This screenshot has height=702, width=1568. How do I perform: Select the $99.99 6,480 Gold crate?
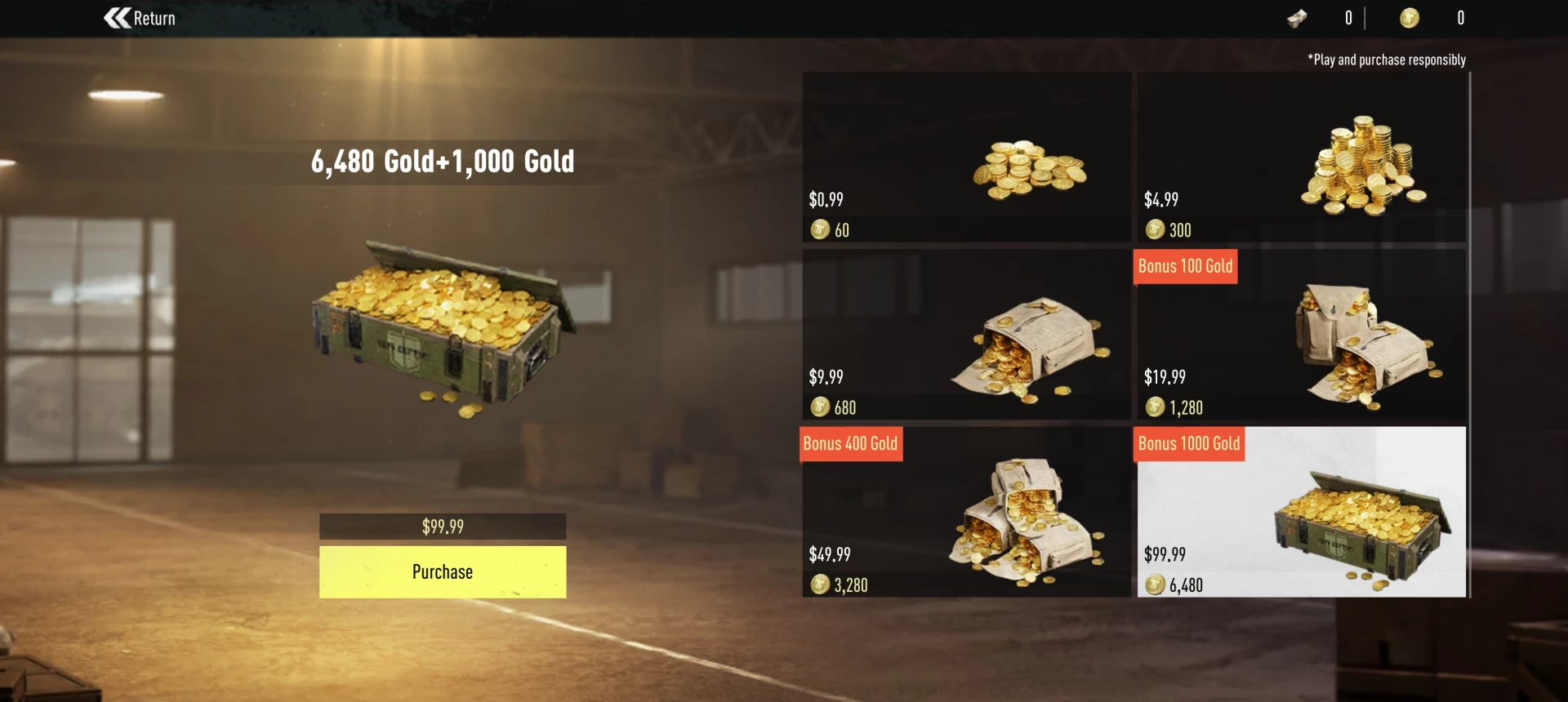[1301, 512]
